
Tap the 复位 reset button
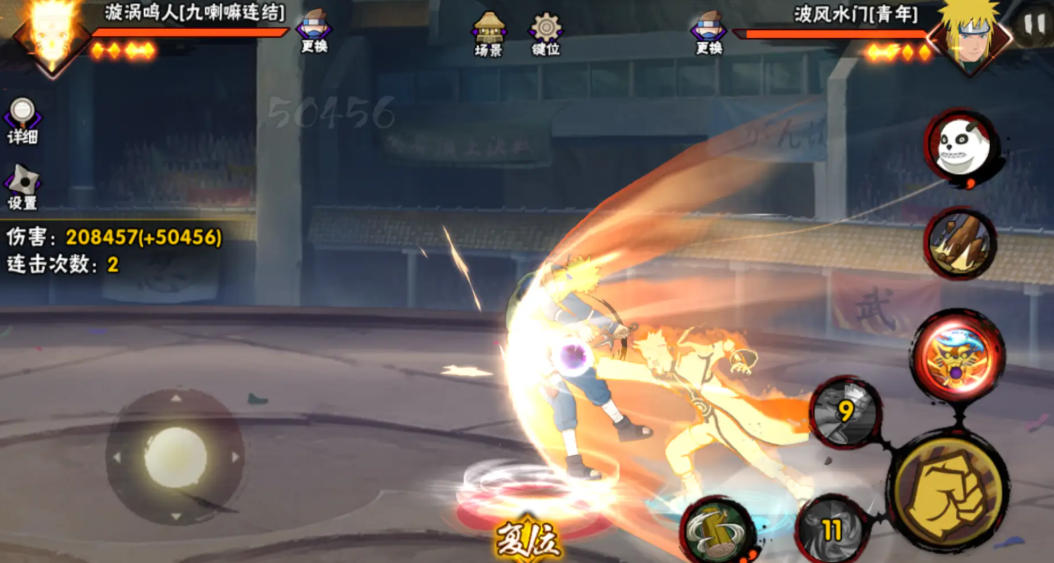[x=529, y=541]
